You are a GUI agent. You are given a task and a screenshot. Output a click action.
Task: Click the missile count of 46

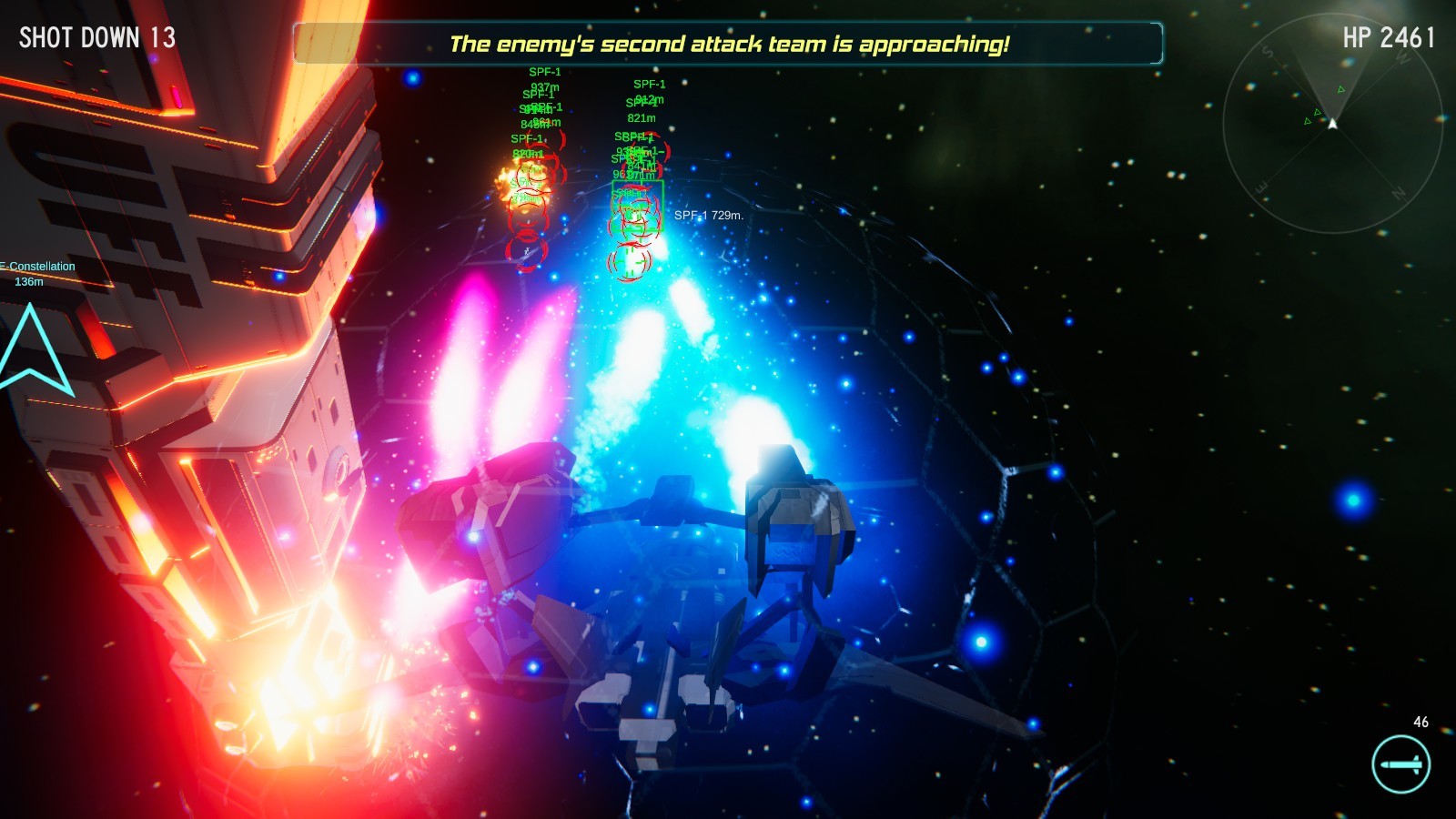(1421, 723)
